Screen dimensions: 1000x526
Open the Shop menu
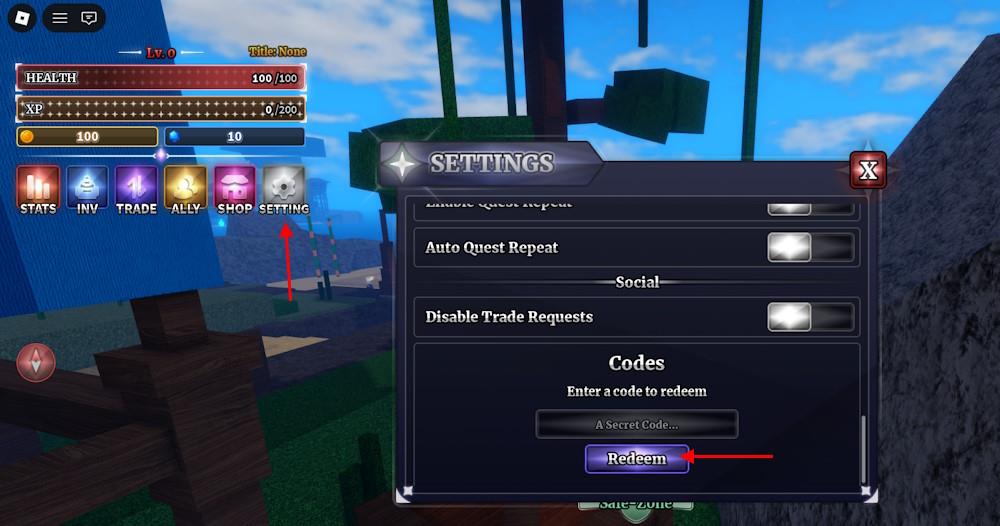pyautogui.click(x=234, y=189)
